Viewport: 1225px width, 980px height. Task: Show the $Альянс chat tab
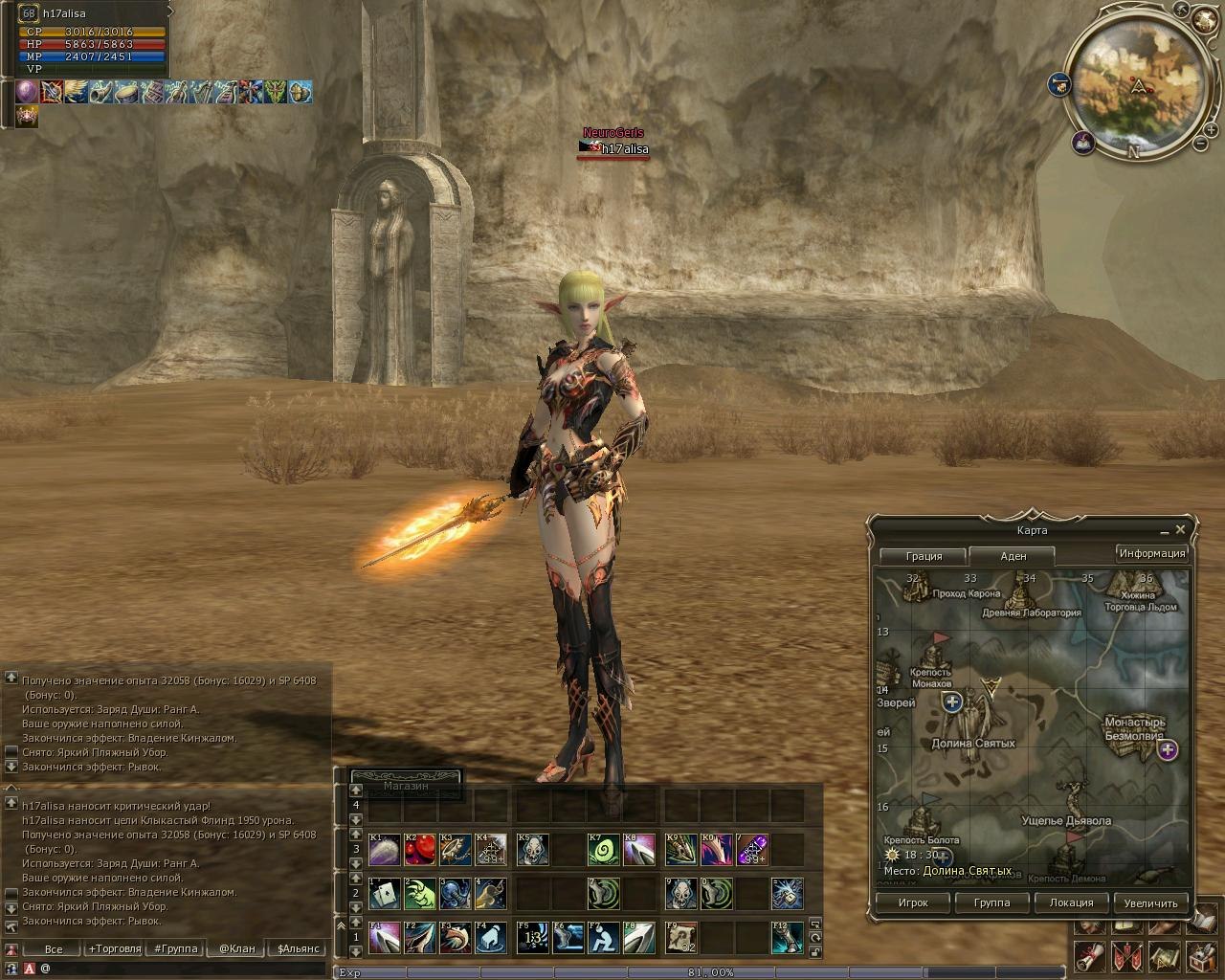(x=298, y=949)
